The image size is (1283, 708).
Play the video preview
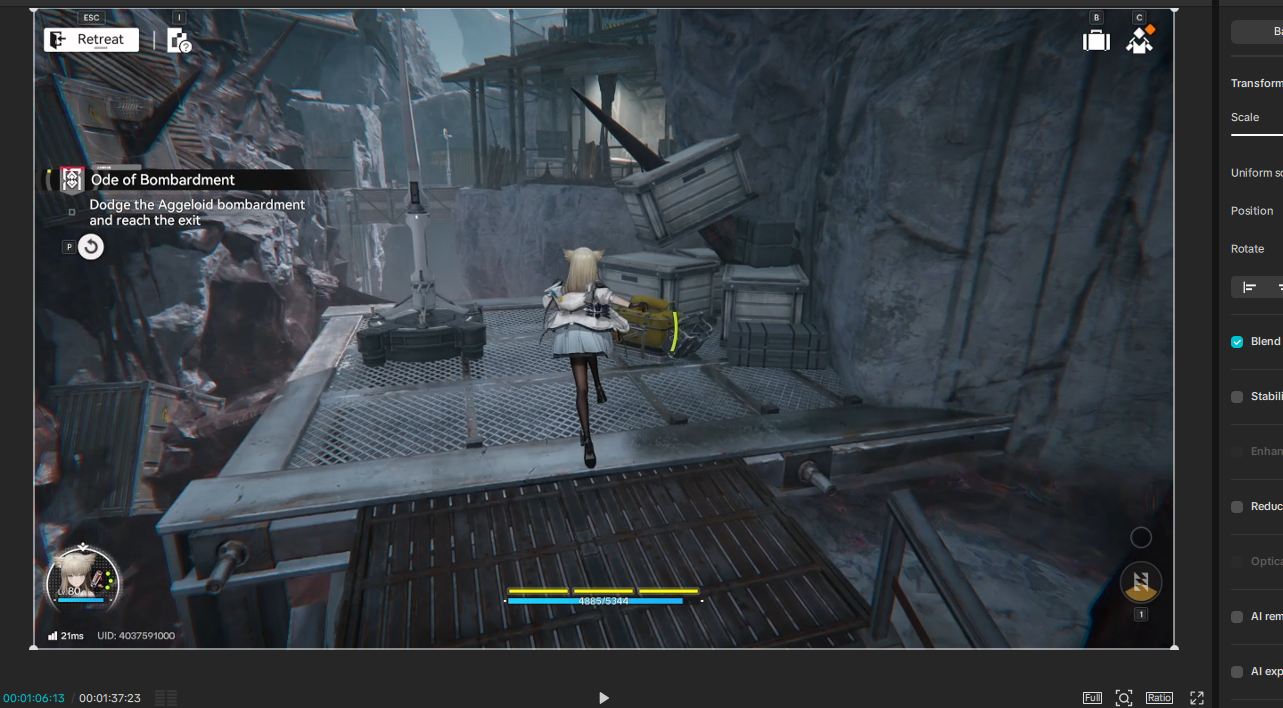pyautogui.click(x=603, y=698)
